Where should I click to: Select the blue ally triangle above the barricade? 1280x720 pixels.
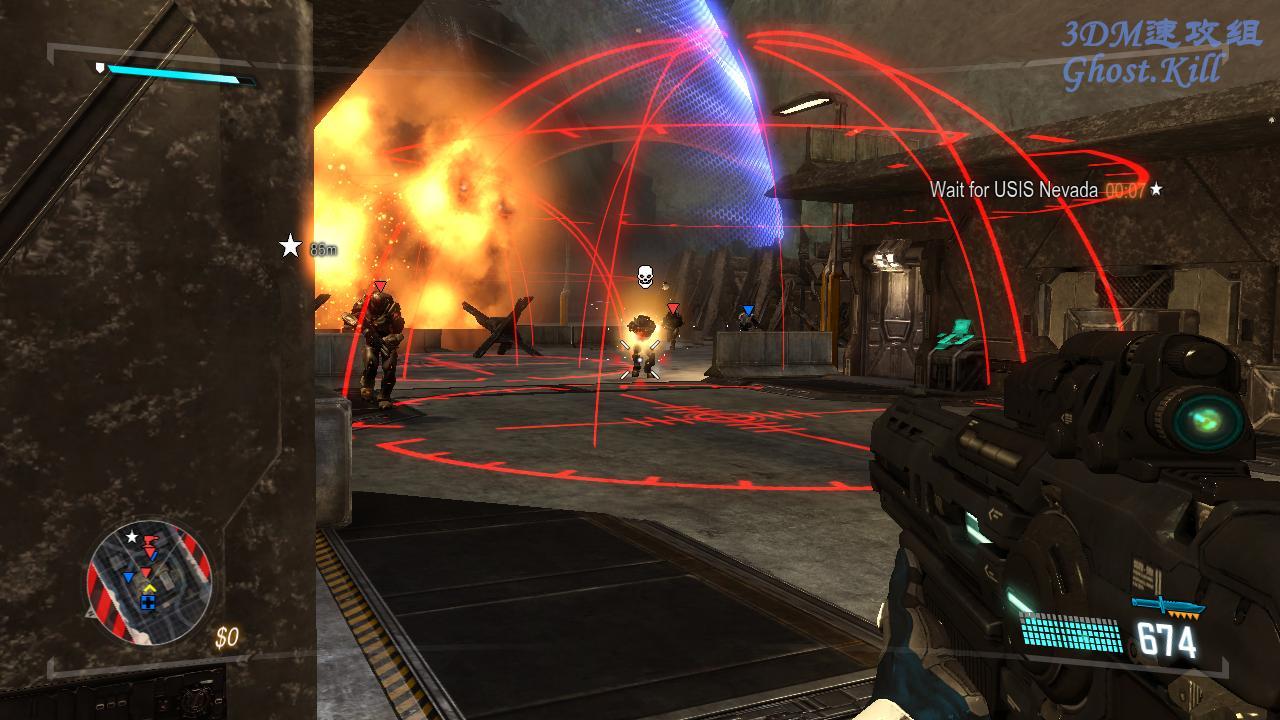[x=747, y=310]
